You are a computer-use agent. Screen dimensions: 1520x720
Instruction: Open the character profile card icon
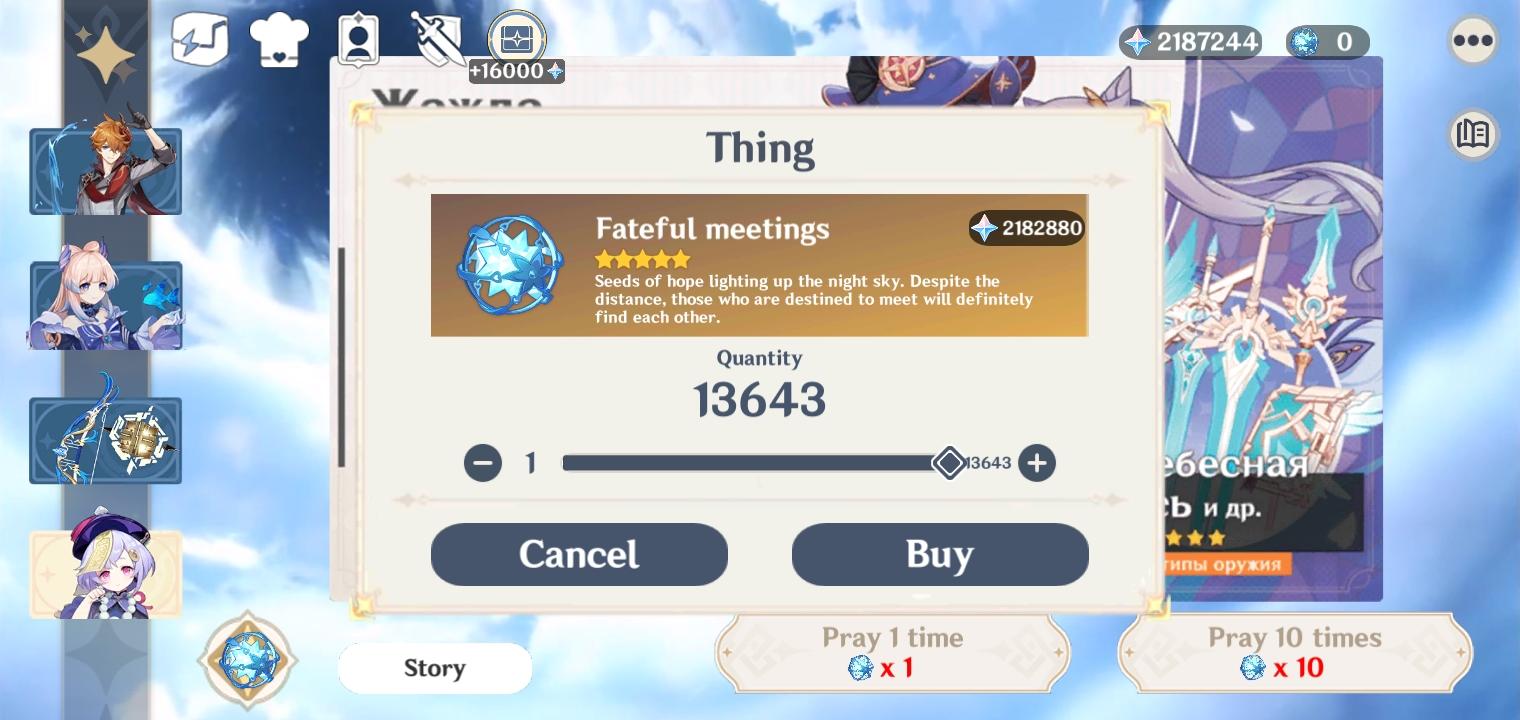358,38
